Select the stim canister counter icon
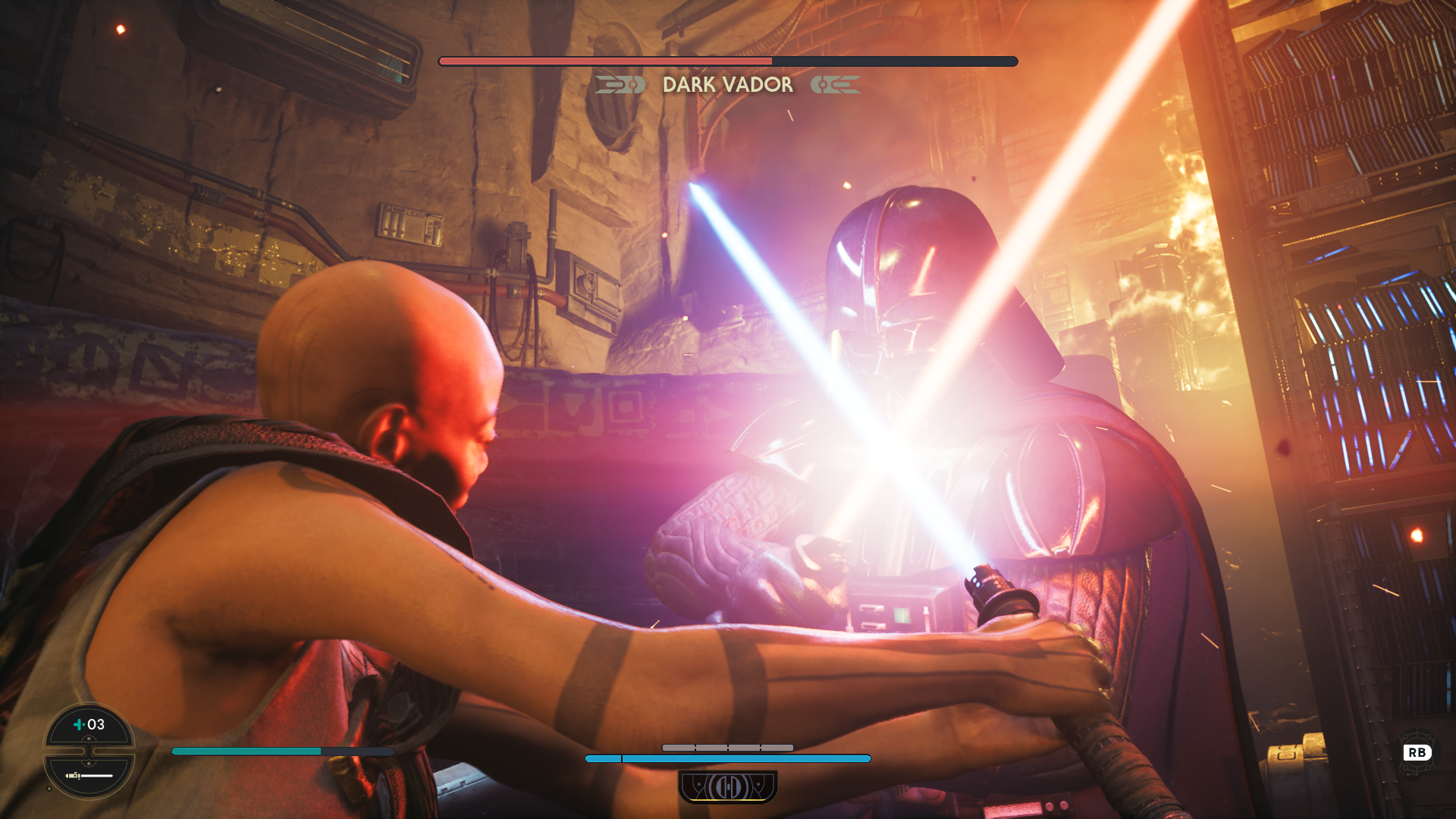The height and width of the screenshot is (819, 1456). pos(89,725)
